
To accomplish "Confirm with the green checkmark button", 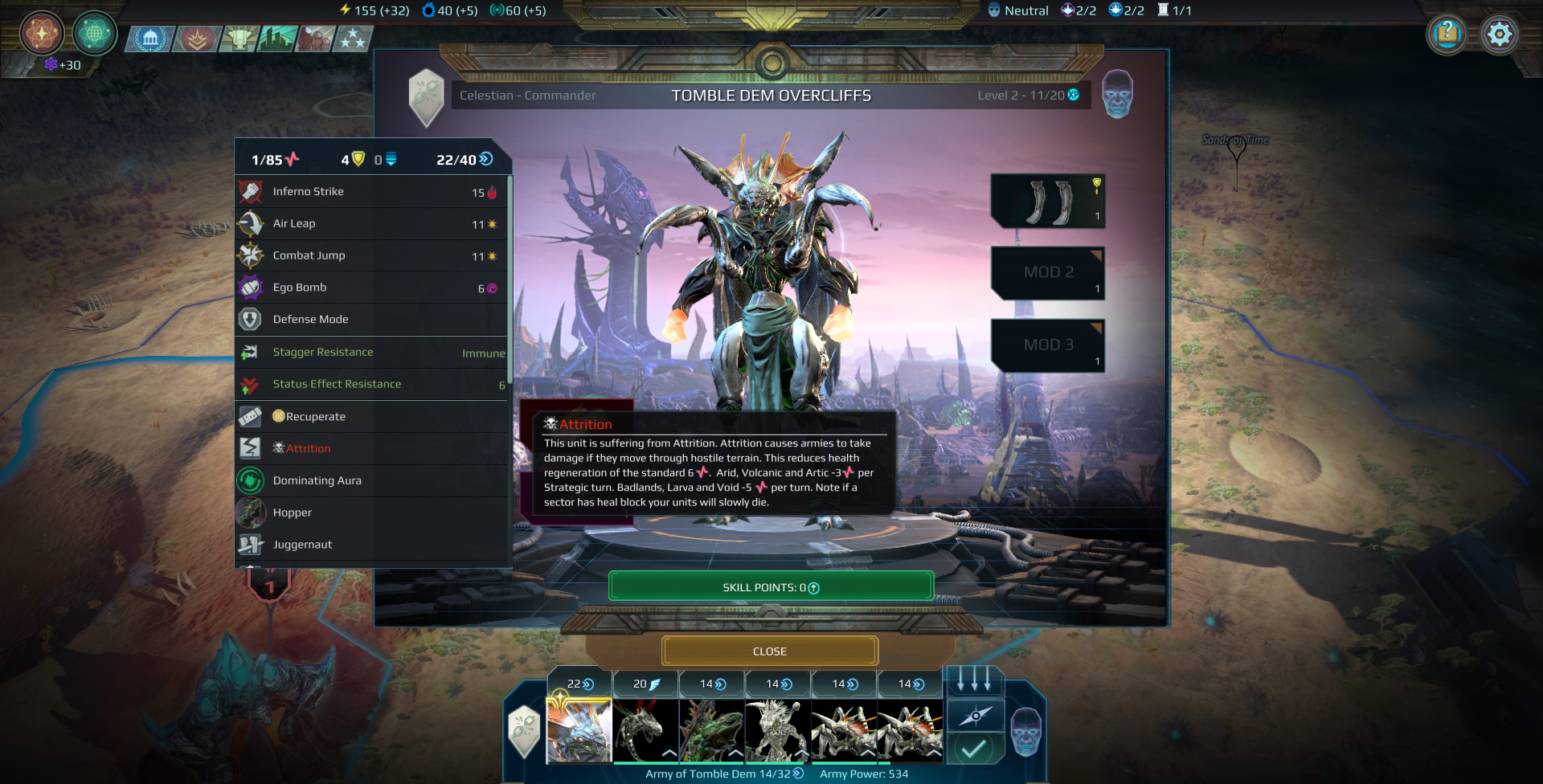I will pos(975,749).
